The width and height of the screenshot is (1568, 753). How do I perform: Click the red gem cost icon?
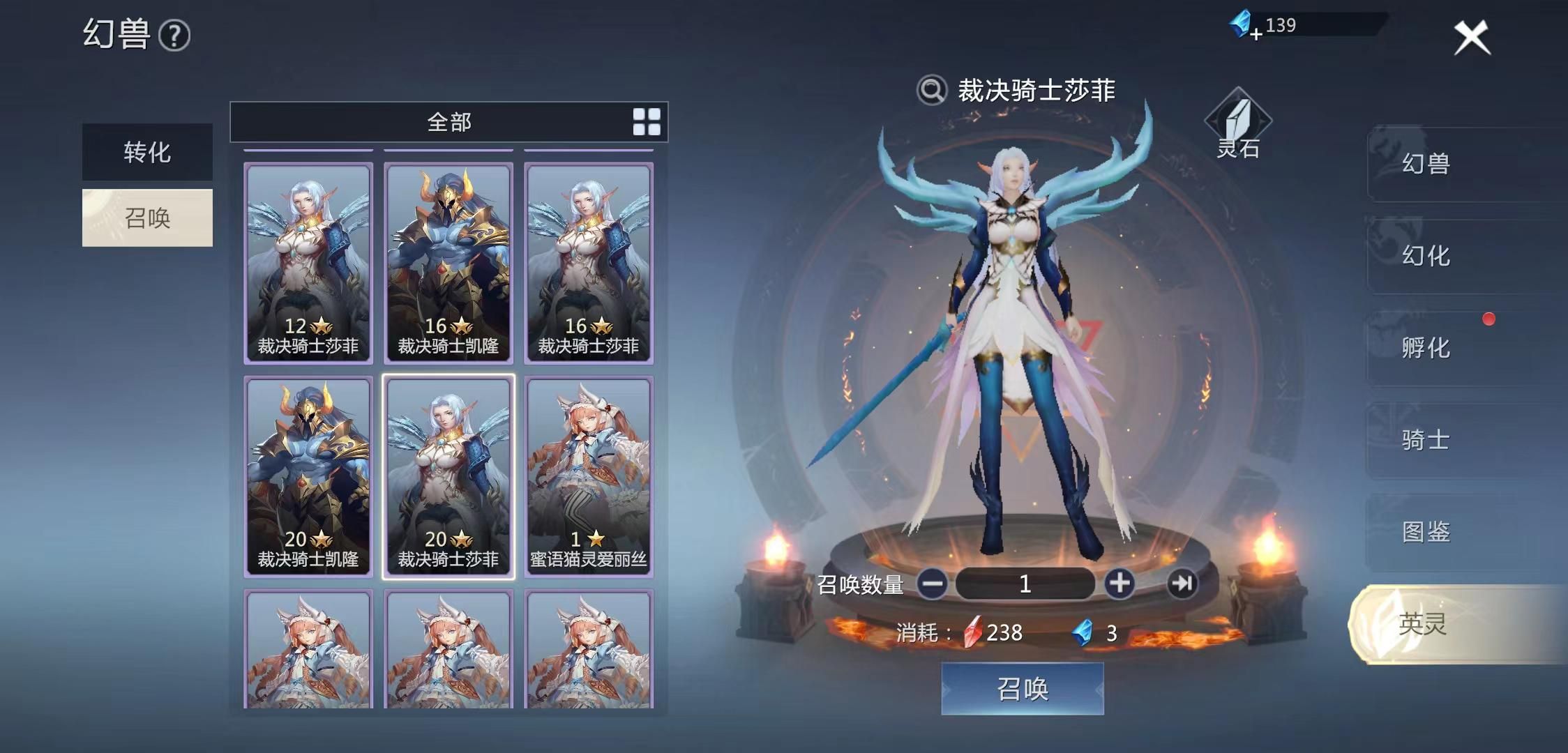973,633
